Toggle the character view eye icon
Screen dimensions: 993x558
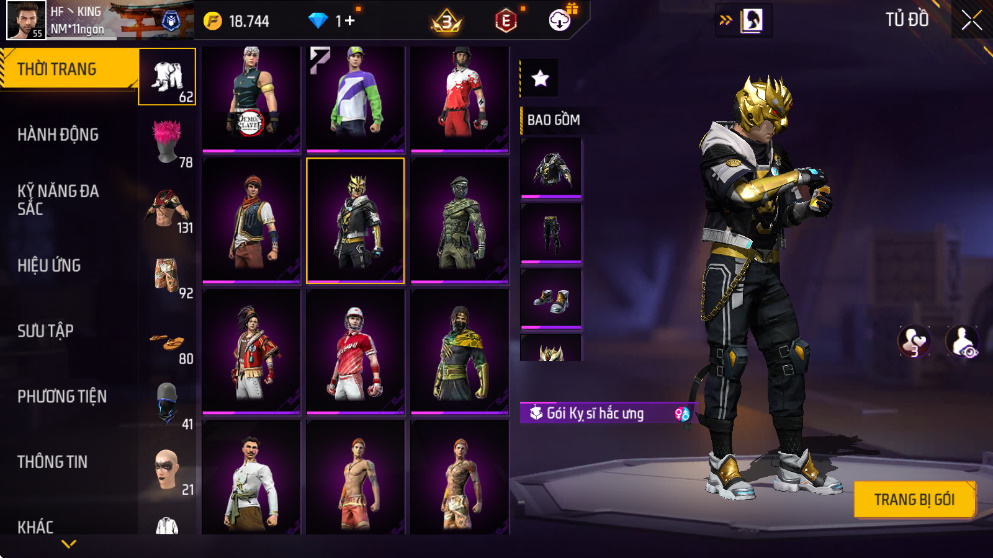tap(962, 342)
